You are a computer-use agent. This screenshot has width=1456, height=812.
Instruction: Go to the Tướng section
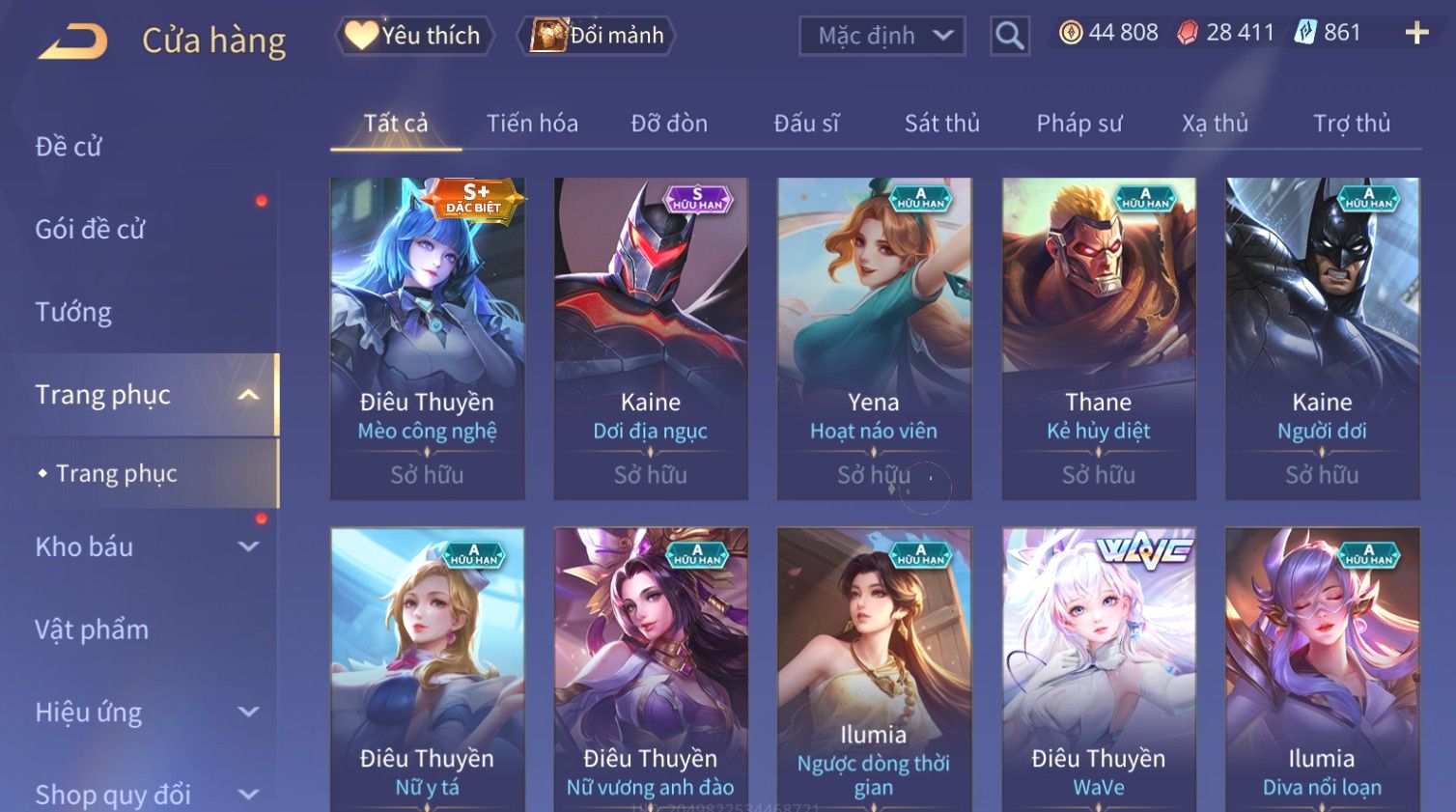pos(73,312)
